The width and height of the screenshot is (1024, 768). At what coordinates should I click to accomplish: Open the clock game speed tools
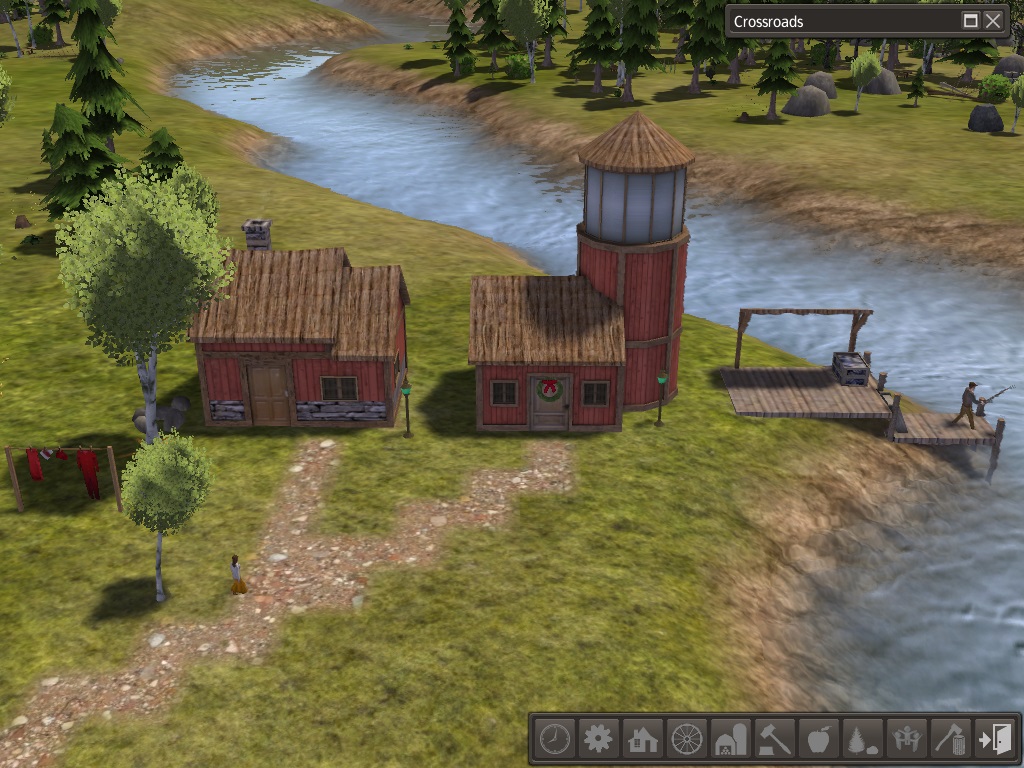(x=554, y=740)
